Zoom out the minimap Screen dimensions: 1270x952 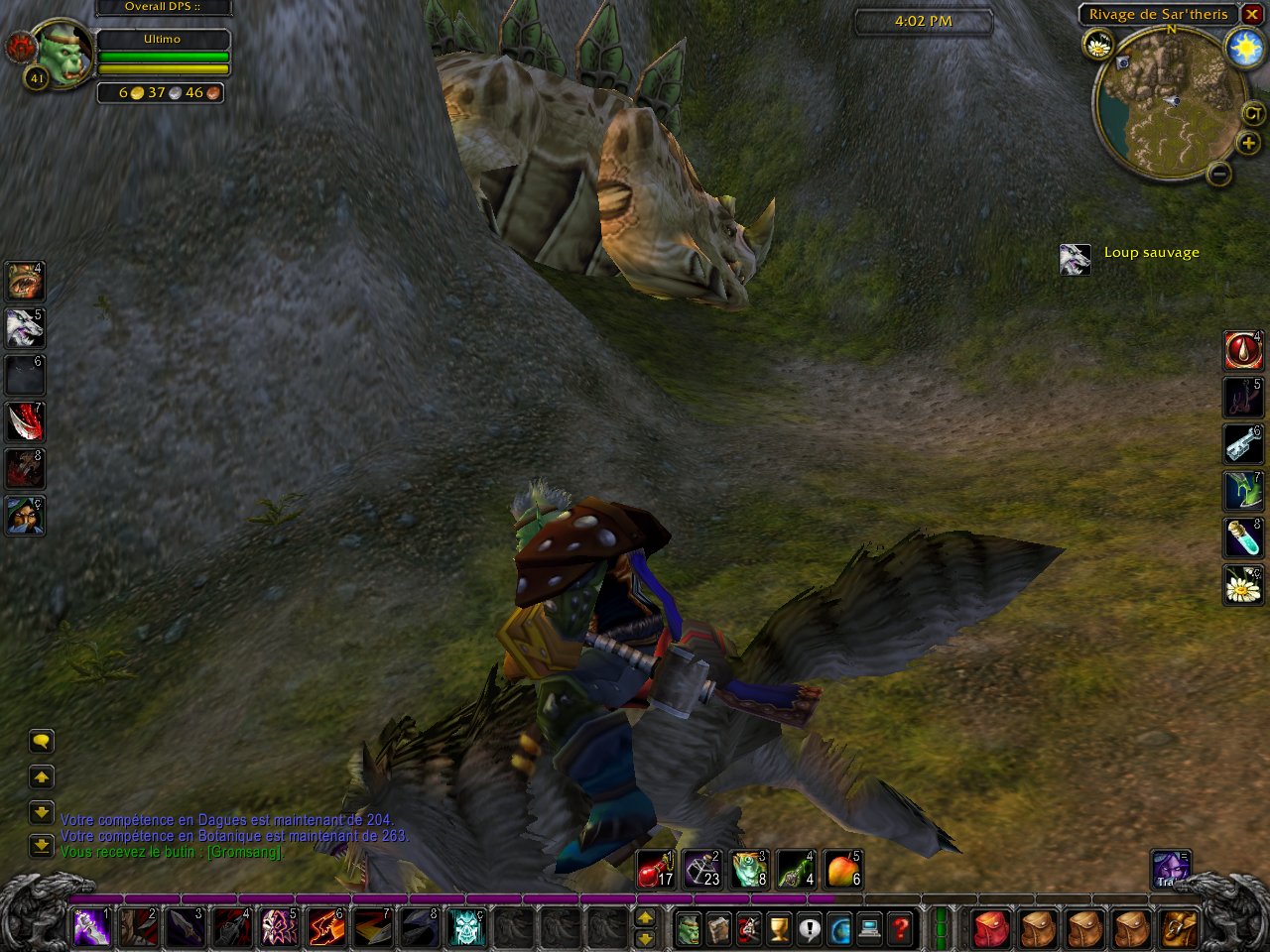[x=1220, y=175]
